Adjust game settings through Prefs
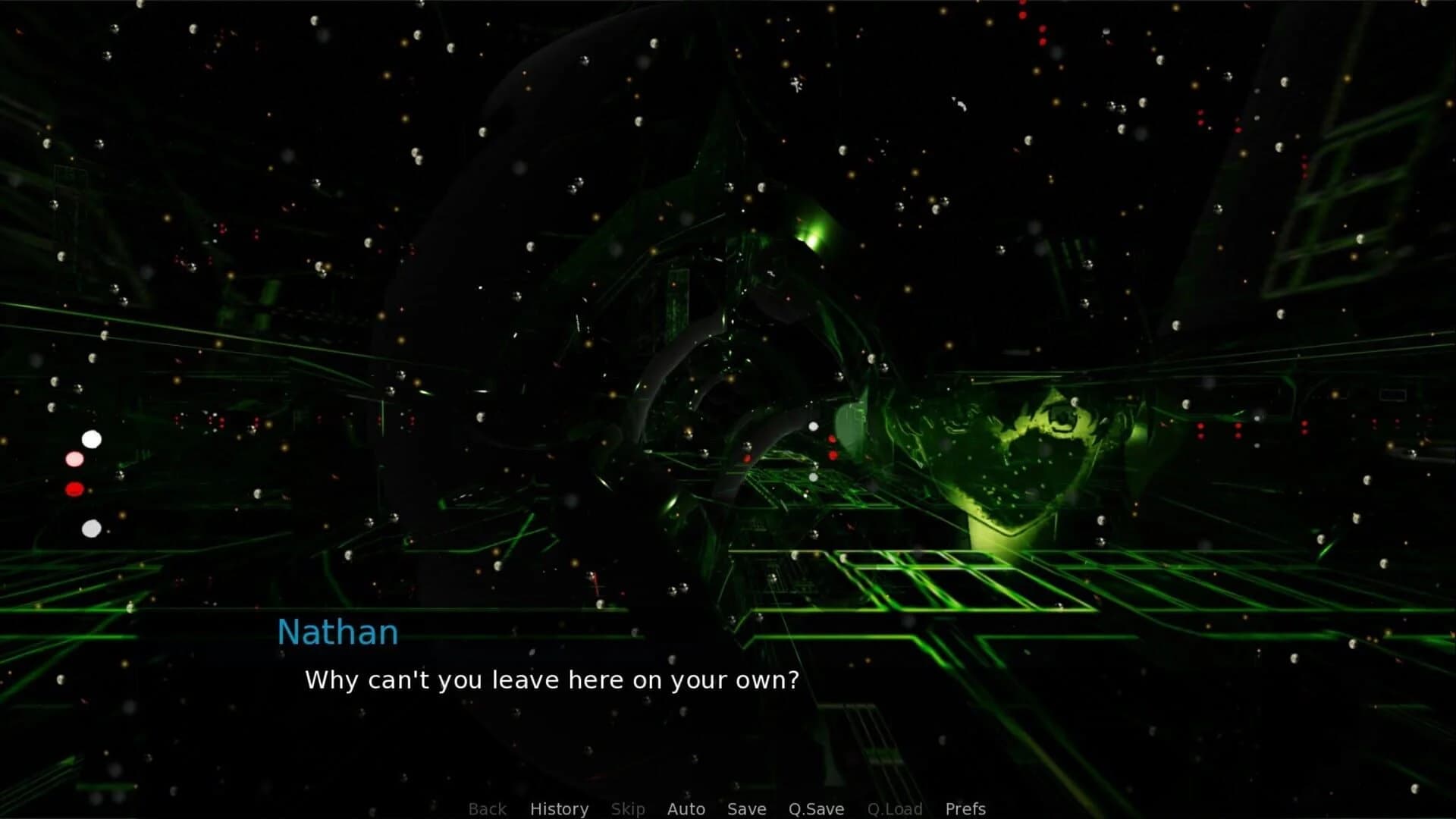 click(x=965, y=808)
